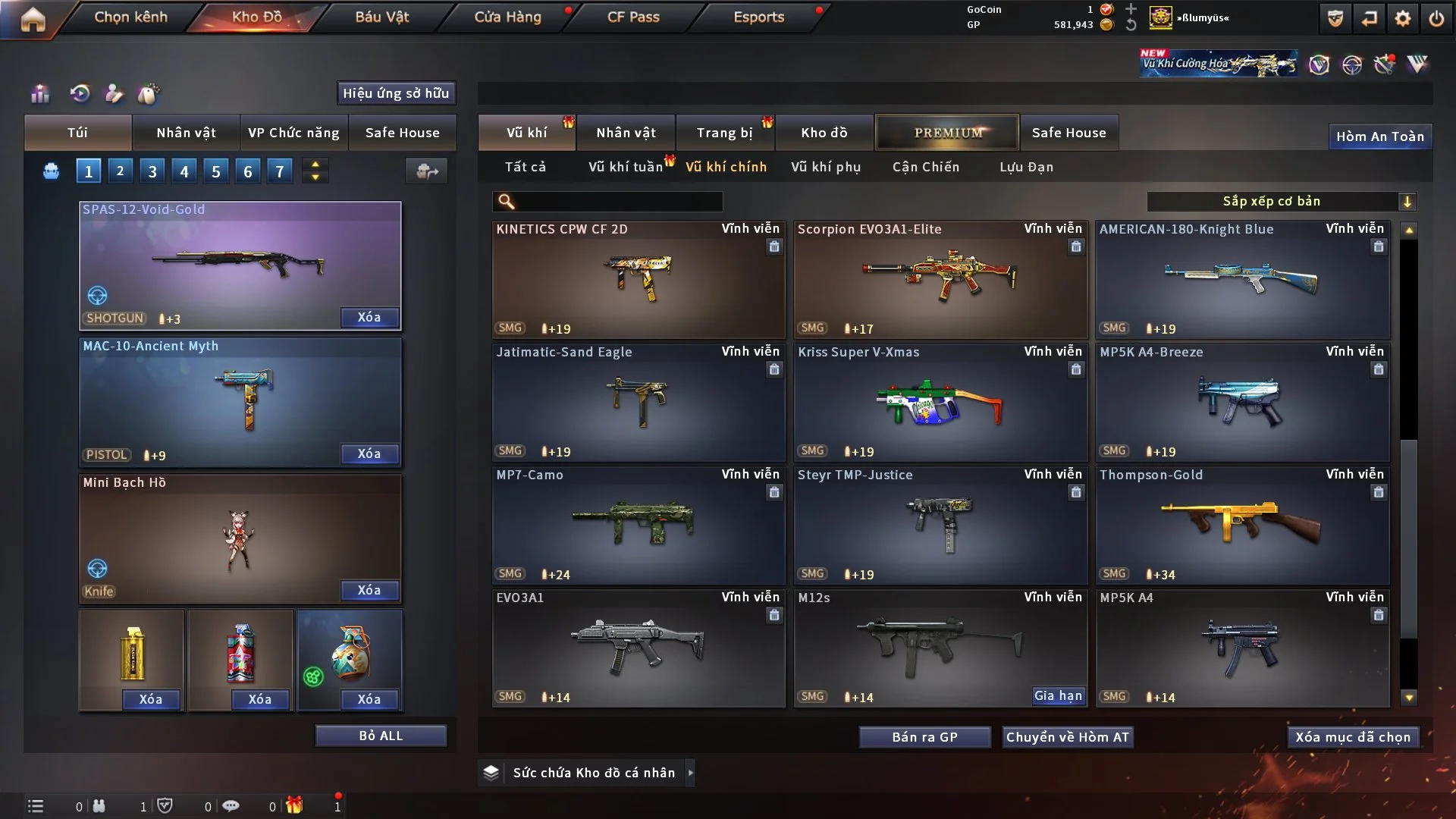The height and width of the screenshot is (819, 1456).
Task: Open the Báu Vật menu
Action: pos(381,17)
